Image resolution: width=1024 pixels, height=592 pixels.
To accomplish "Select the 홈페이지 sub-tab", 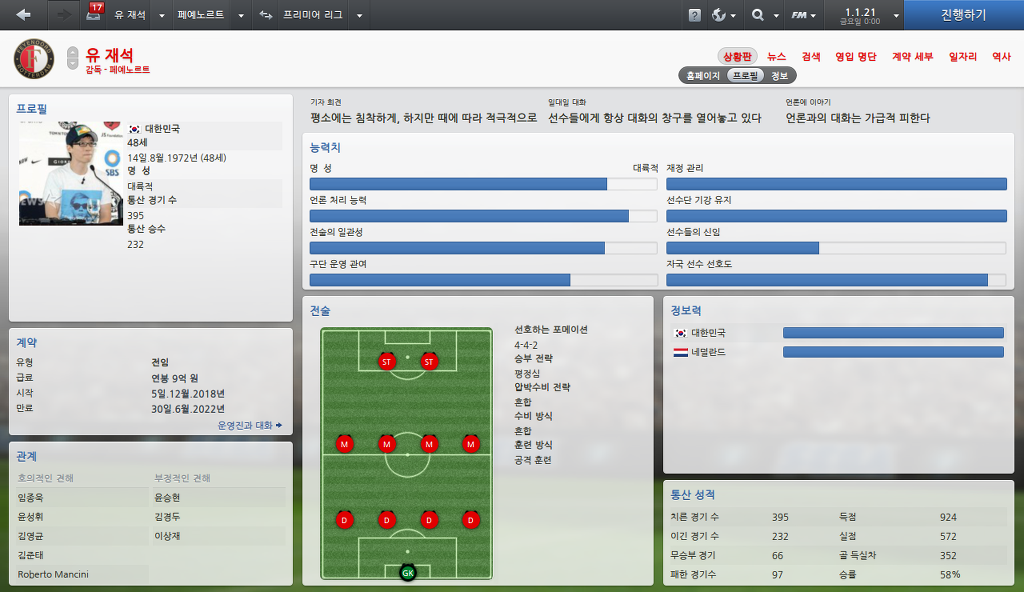I will 703,75.
